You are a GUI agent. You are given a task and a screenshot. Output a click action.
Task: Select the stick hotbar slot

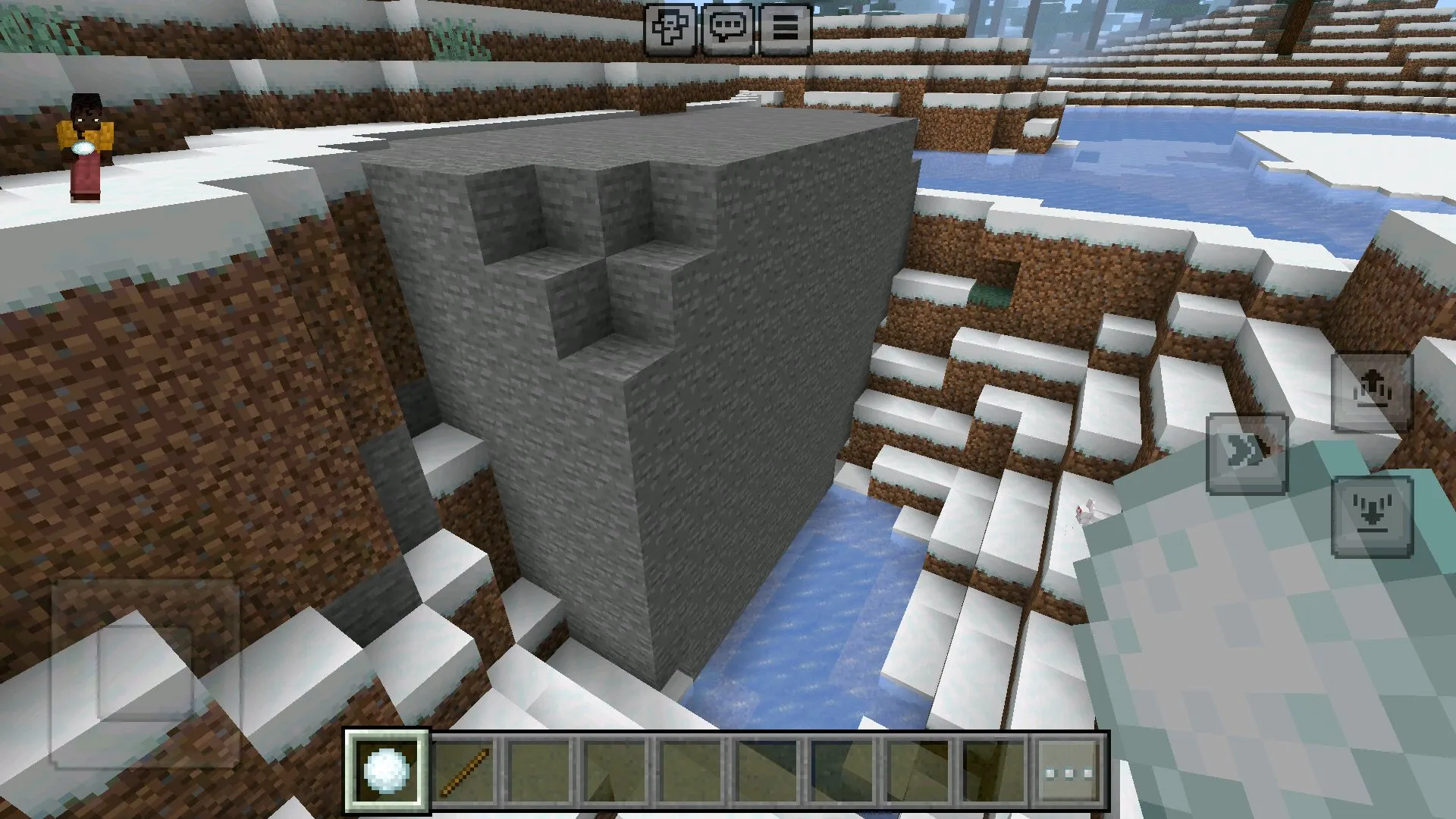coord(464,770)
